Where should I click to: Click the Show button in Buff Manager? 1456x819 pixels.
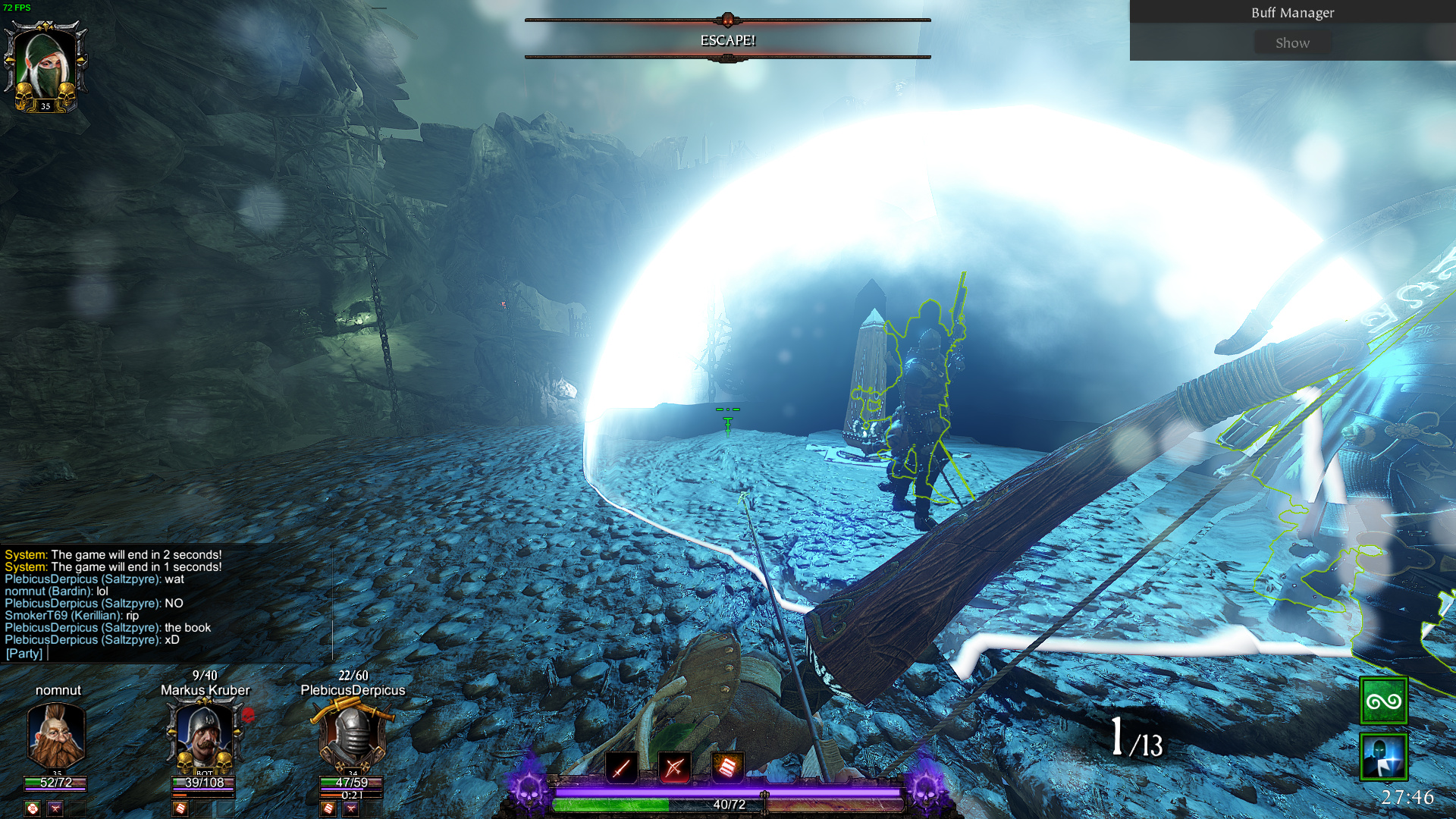click(1292, 43)
